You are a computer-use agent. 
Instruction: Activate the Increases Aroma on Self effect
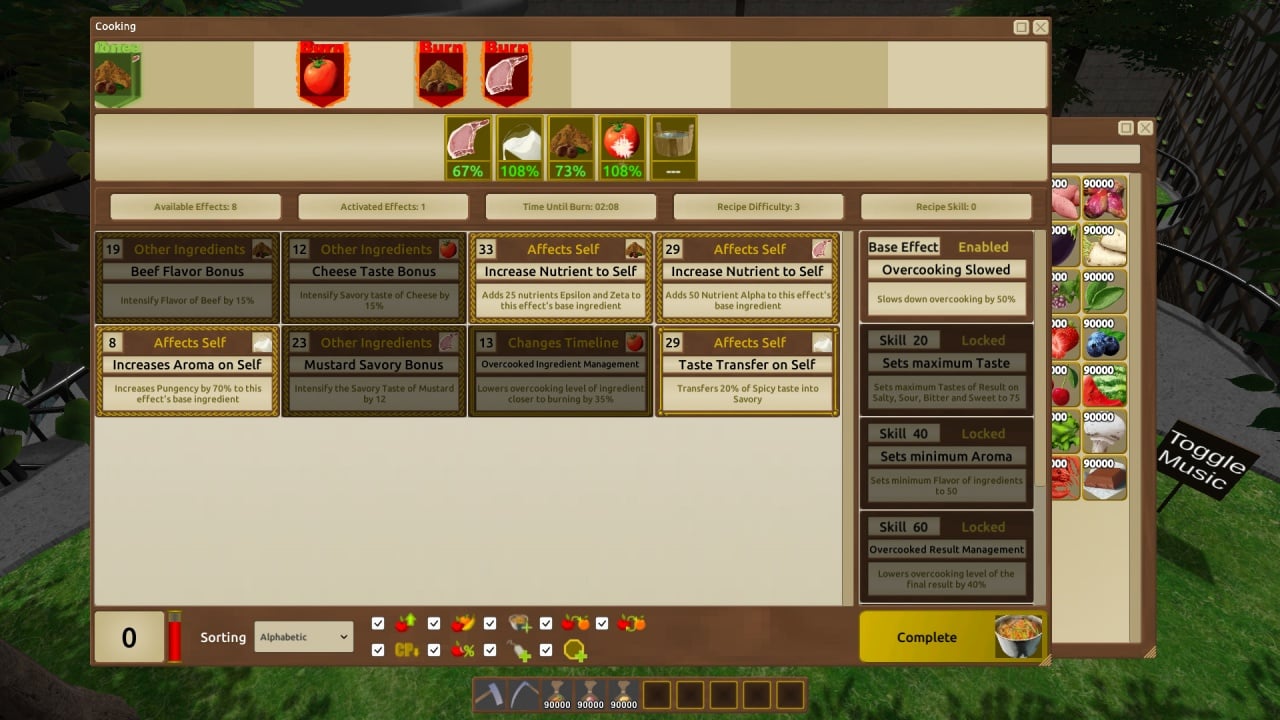[x=187, y=371]
